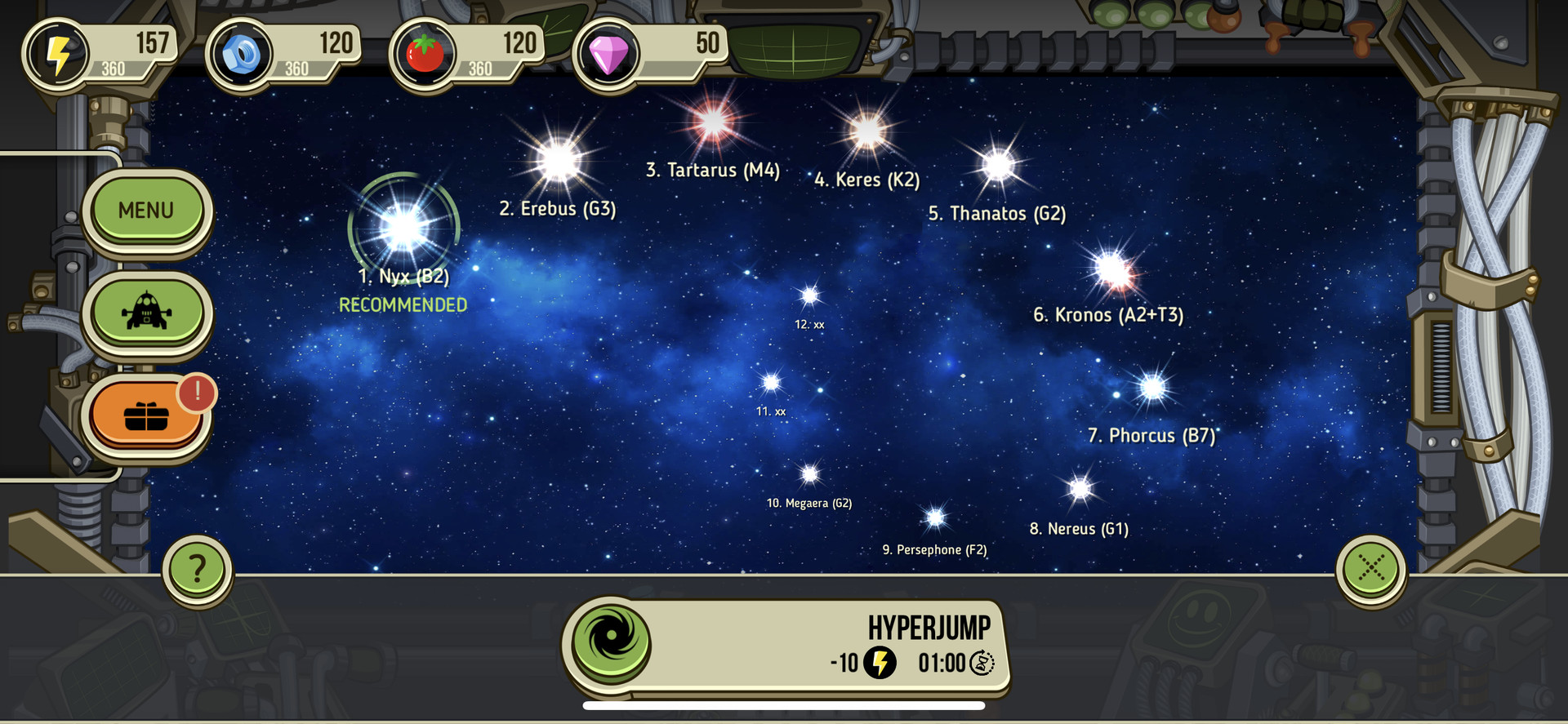This screenshot has width=1568, height=724.
Task: Select the red star Tartarus (M4)
Action: (x=713, y=122)
